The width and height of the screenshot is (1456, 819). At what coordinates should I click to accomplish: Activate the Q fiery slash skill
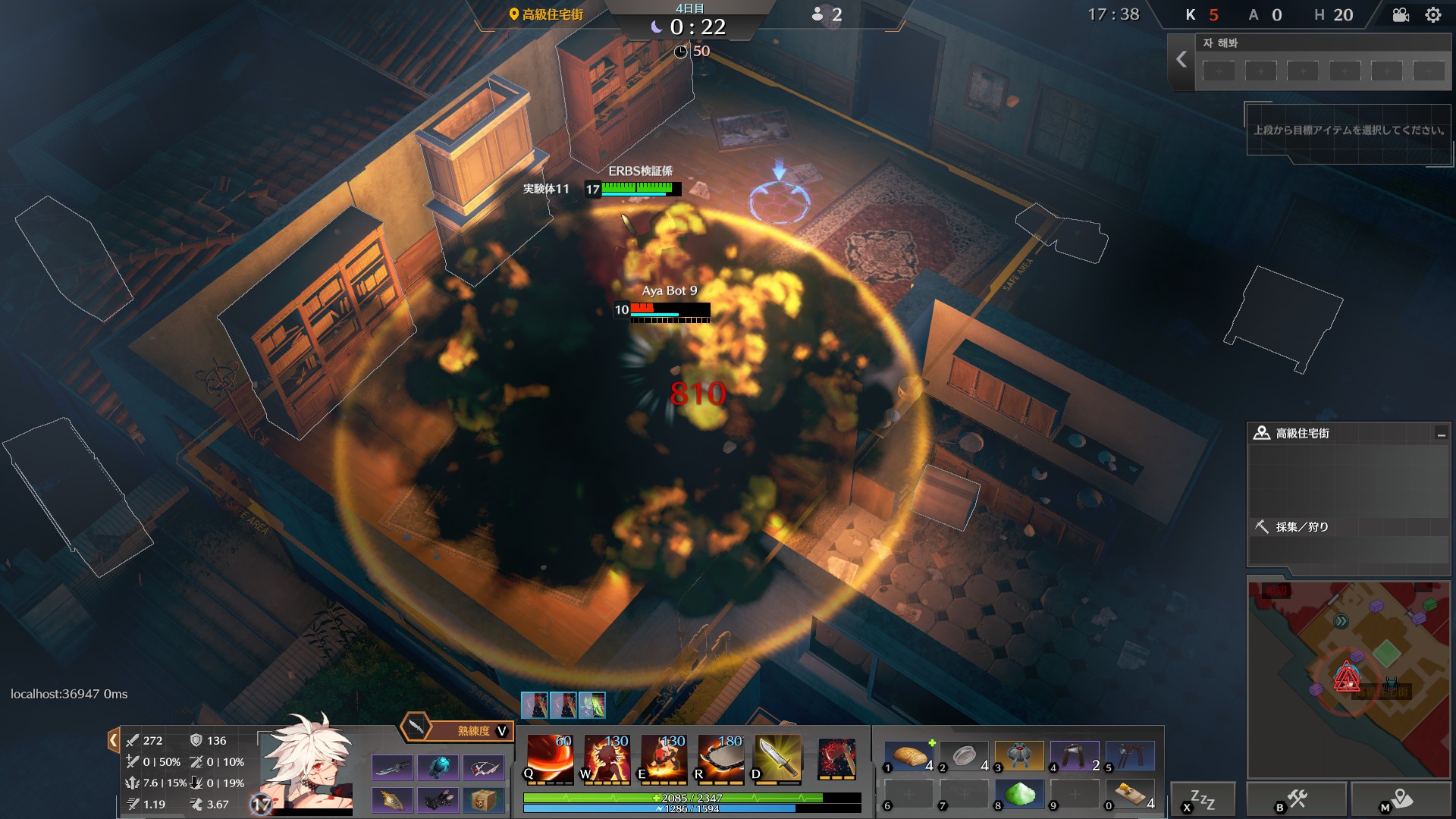(549, 758)
